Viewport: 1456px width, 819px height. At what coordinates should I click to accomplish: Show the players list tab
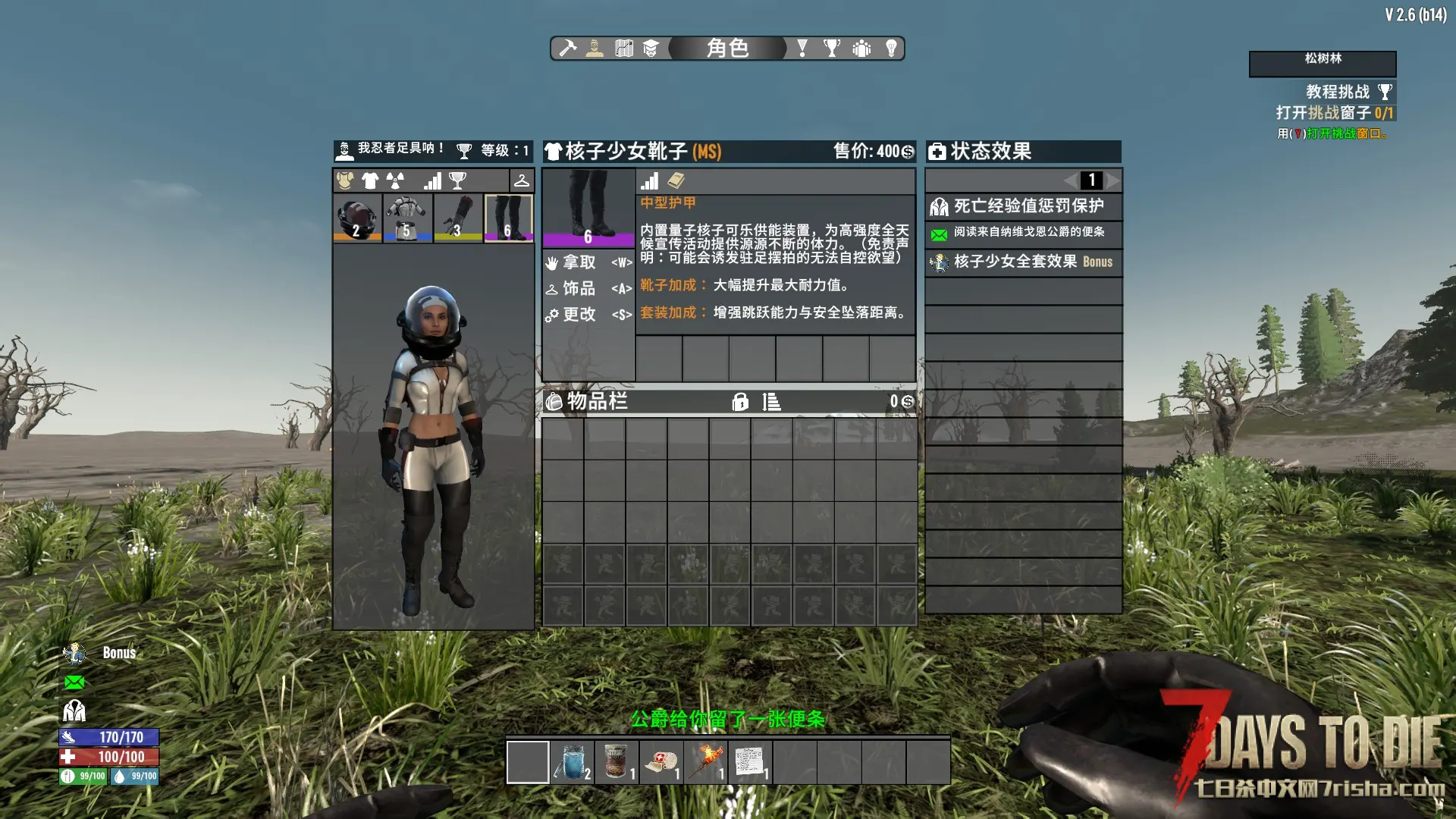861,49
